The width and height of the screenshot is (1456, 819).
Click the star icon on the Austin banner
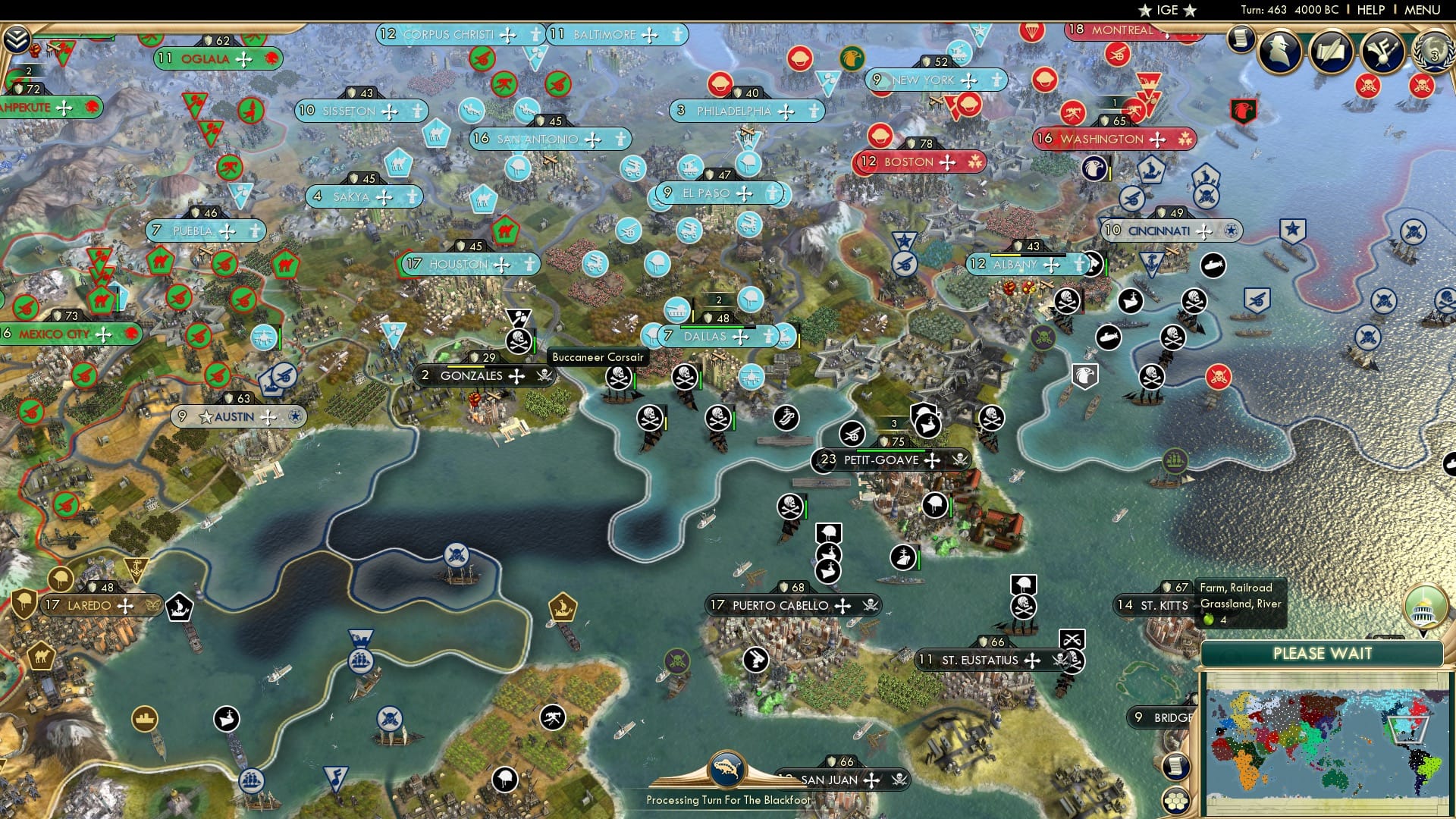point(205,416)
